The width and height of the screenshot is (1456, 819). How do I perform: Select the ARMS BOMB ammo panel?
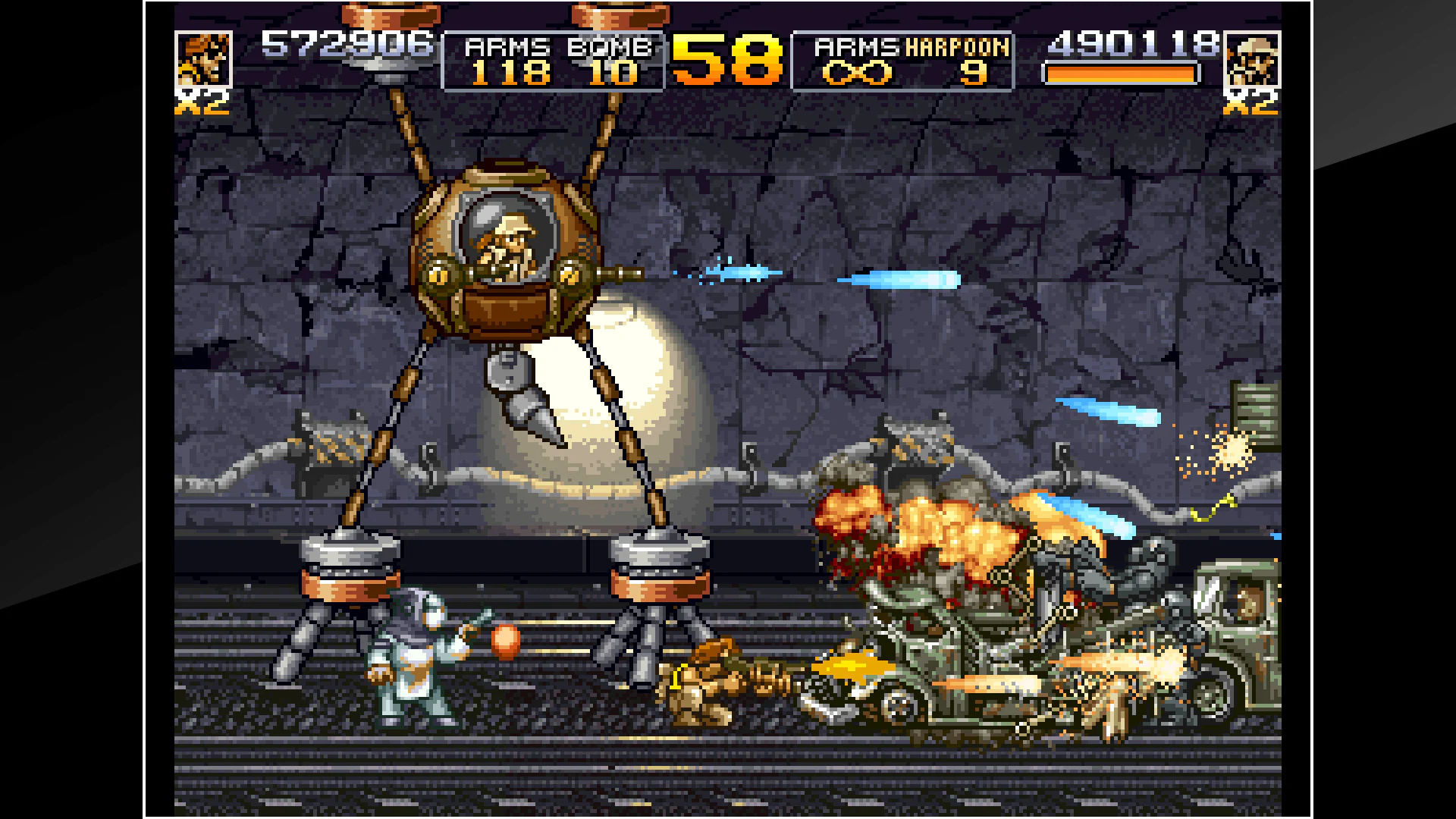coord(554,59)
